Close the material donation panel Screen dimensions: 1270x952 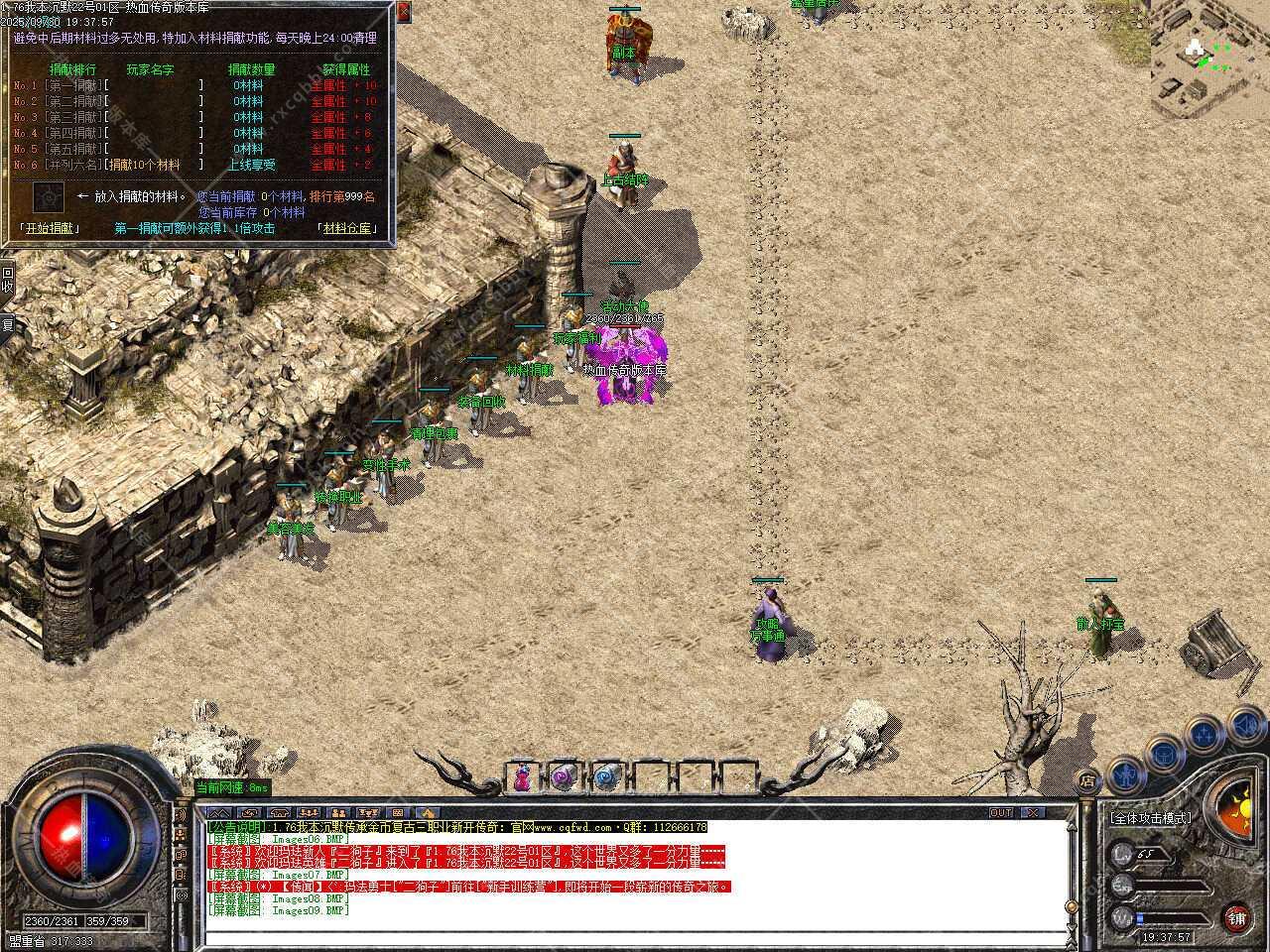404,12
